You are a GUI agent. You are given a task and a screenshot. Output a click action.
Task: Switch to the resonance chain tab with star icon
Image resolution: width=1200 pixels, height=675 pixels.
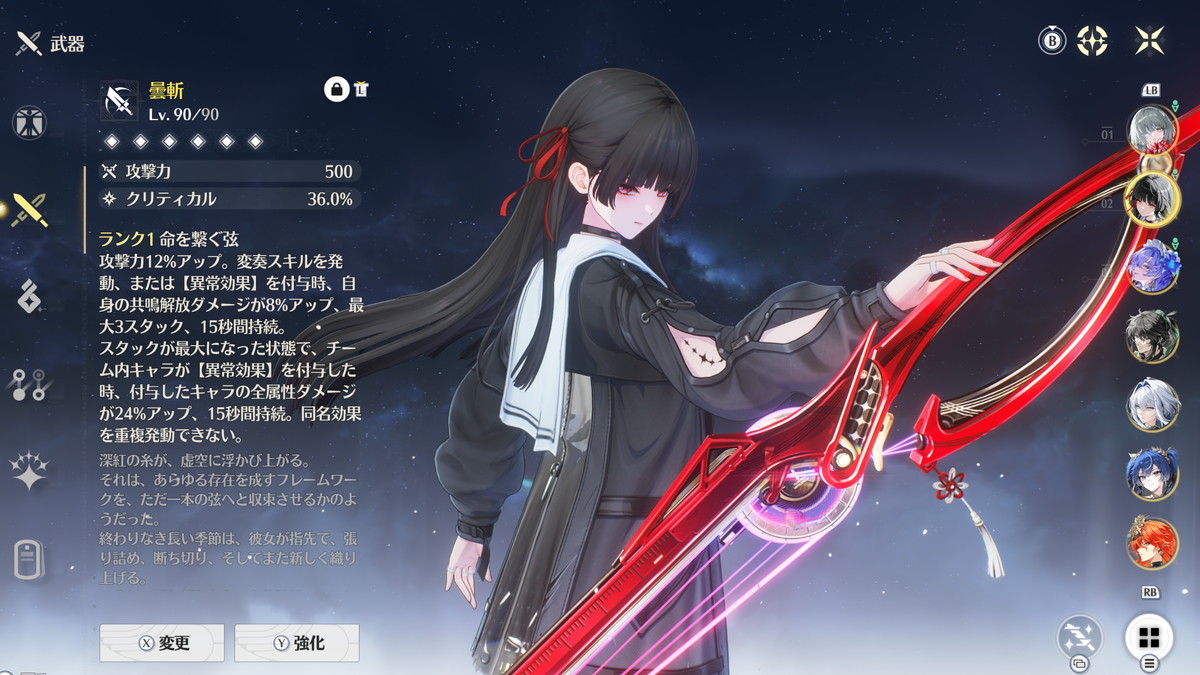(x=29, y=471)
